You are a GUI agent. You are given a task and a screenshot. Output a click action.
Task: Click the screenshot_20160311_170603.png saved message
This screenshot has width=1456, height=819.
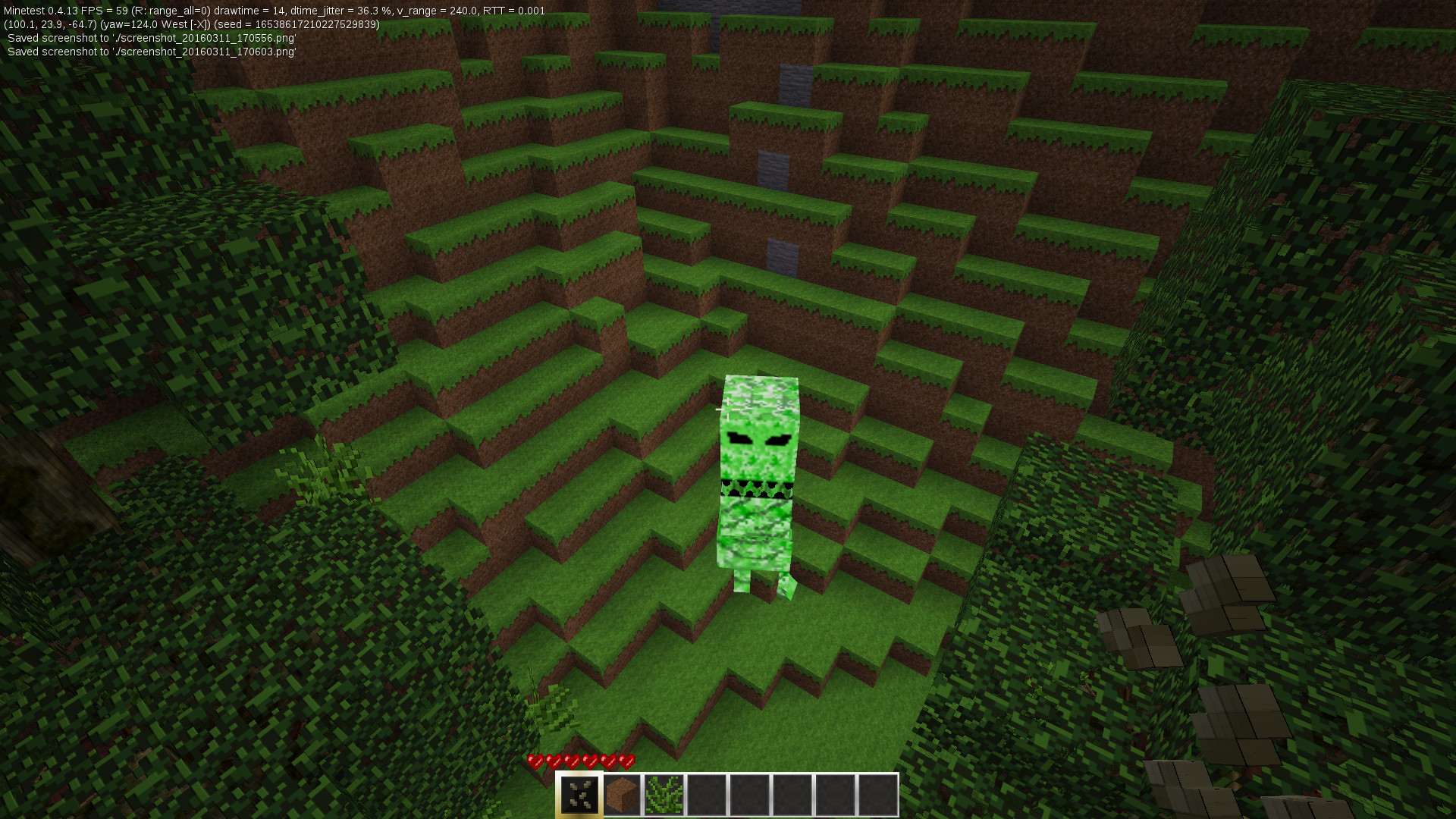click(152, 52)
